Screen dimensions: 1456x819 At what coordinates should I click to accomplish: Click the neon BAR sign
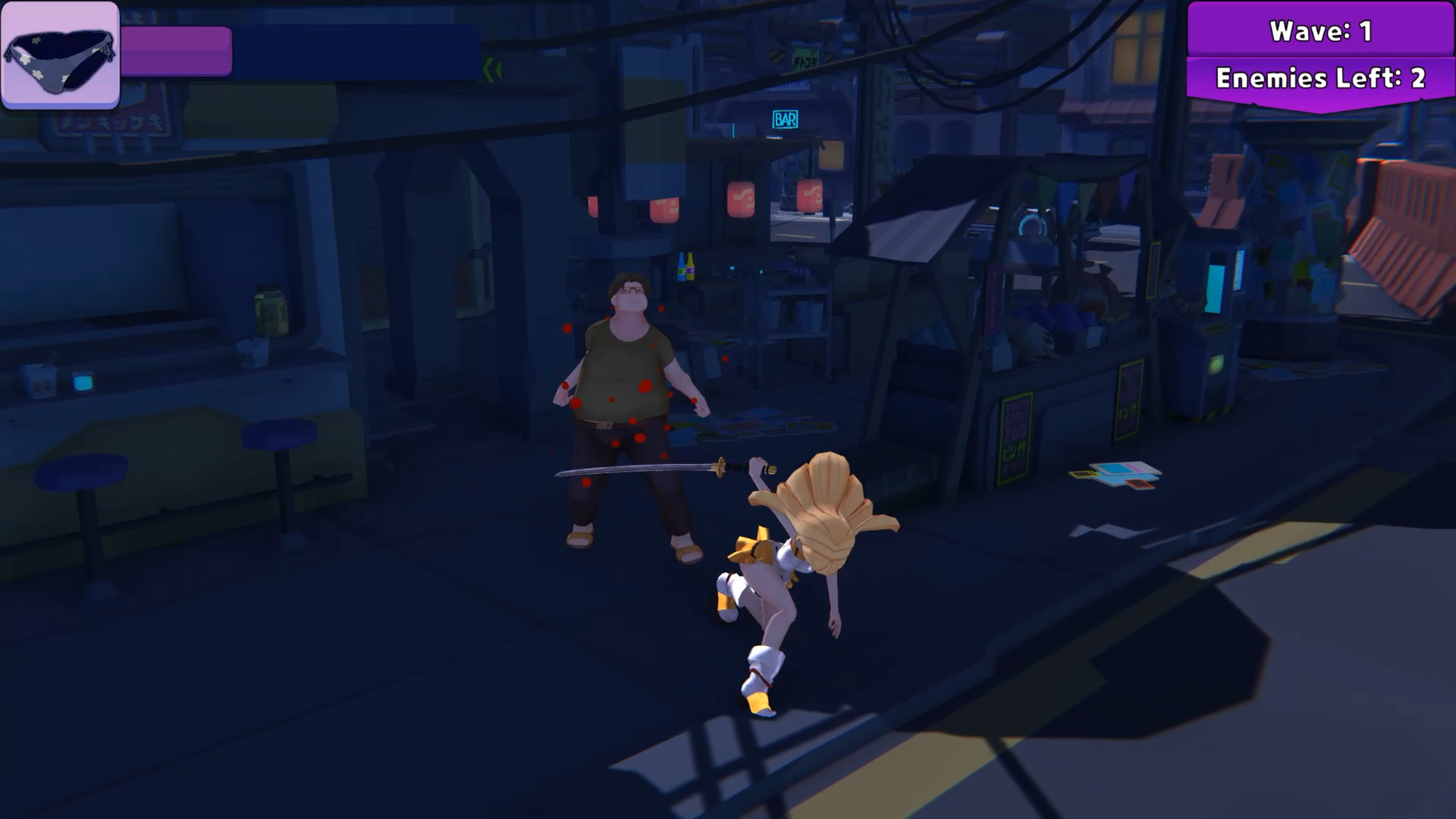coord(786,118)
